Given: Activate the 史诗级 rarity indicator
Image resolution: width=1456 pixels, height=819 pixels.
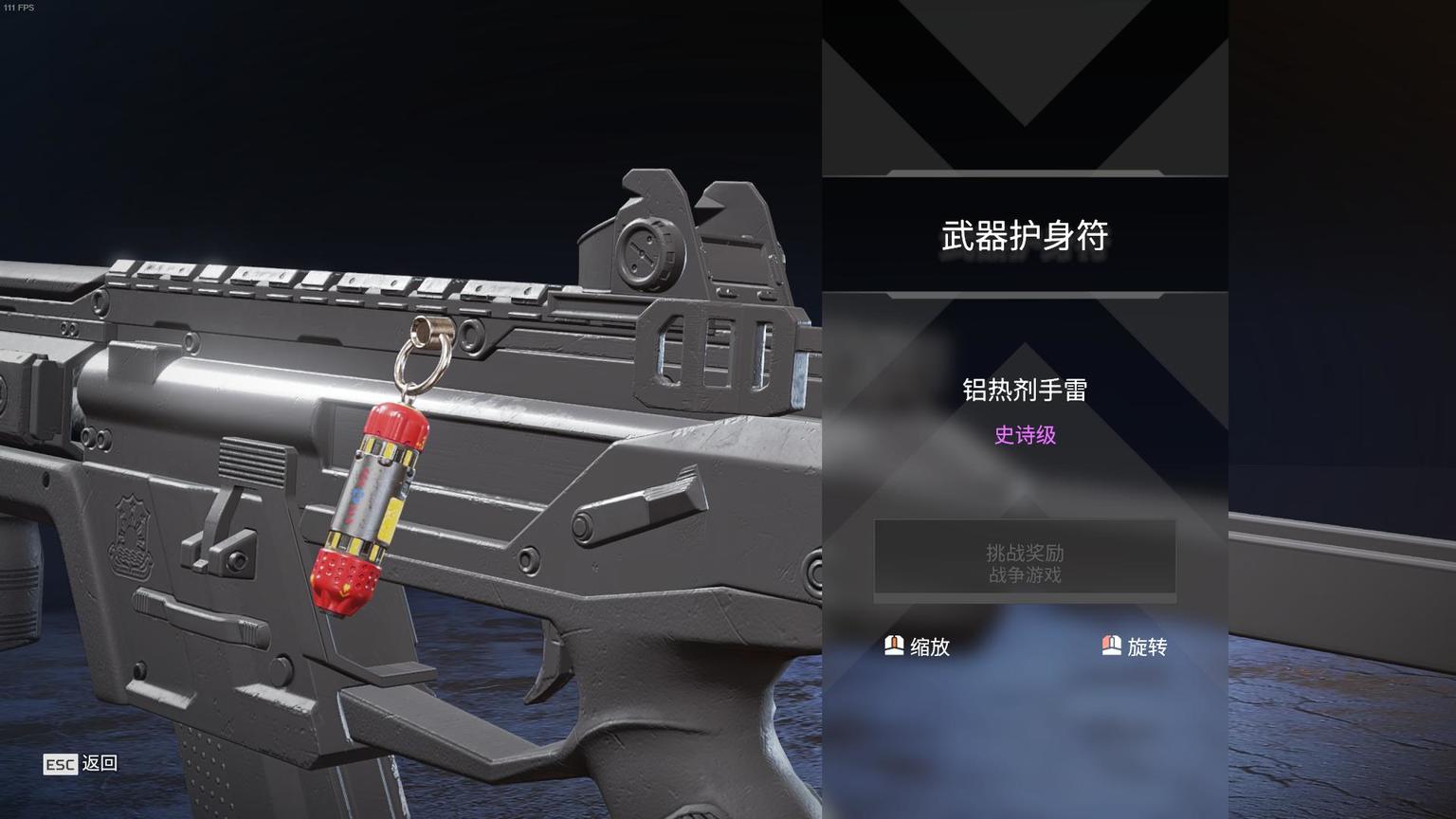Looking at the screenshot, I should tap(1024, 435).
